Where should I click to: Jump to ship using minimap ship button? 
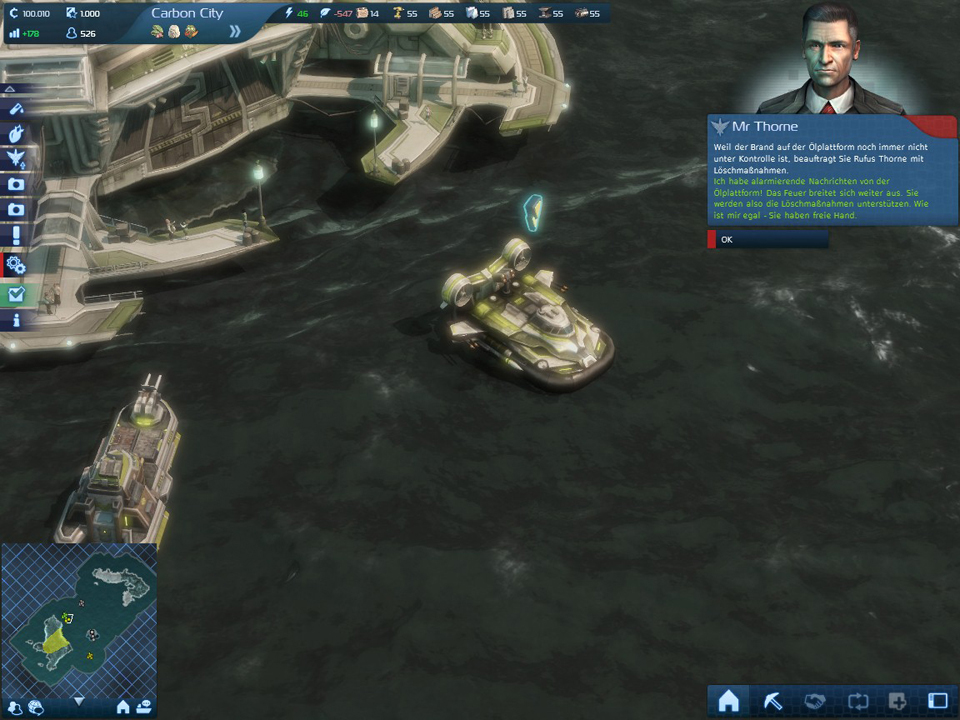click(144, 707)
